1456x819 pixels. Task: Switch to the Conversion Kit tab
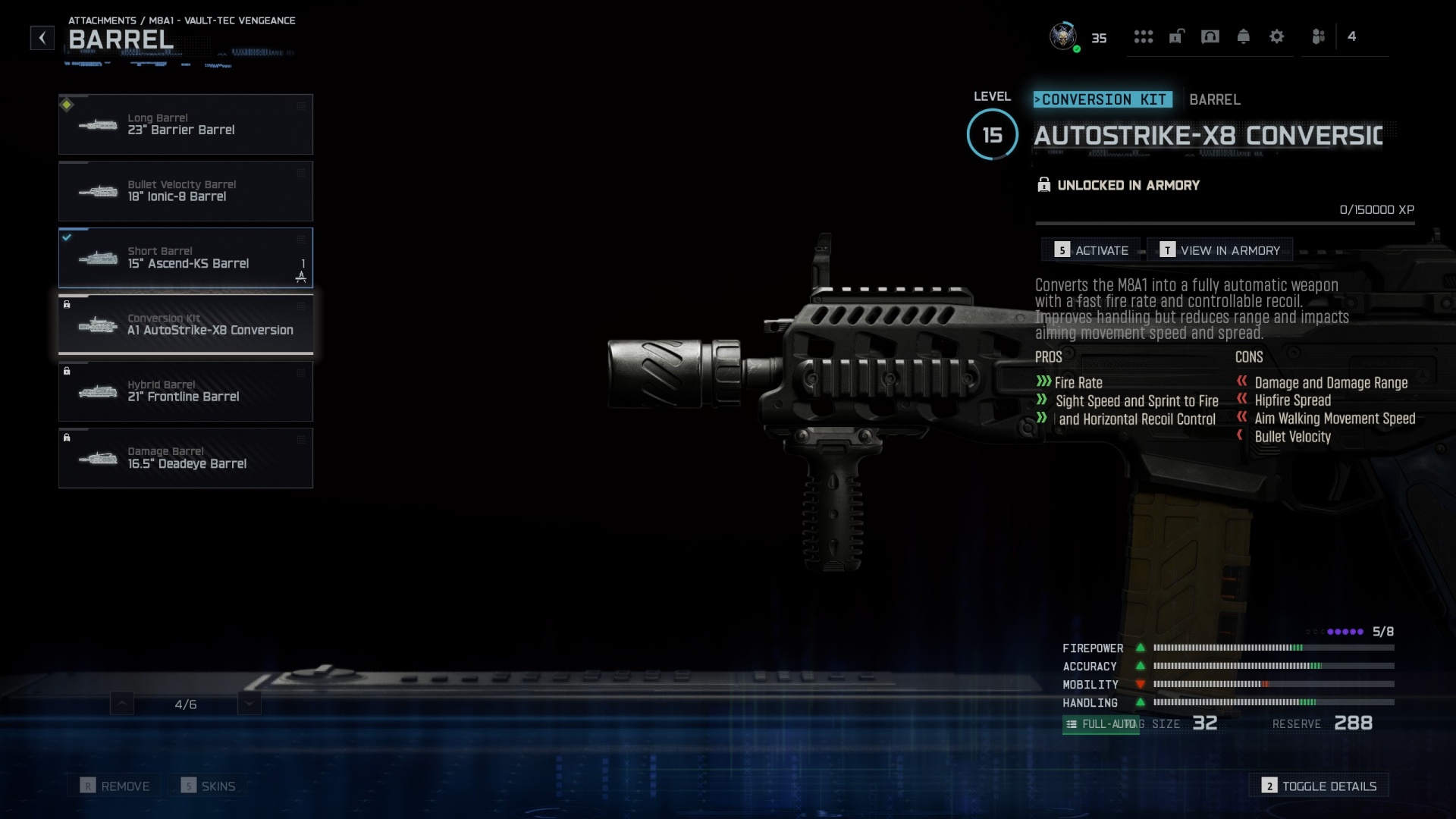point(1103,99)
